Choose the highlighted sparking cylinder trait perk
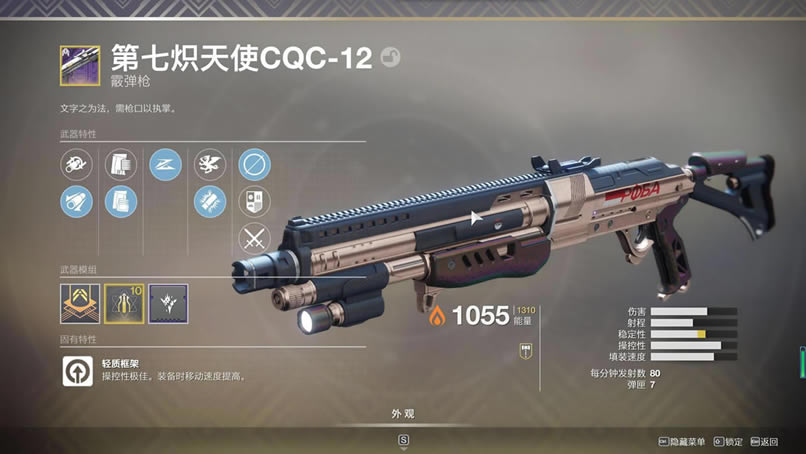This screenshot has height=454, width=806. tap(210, 201)
